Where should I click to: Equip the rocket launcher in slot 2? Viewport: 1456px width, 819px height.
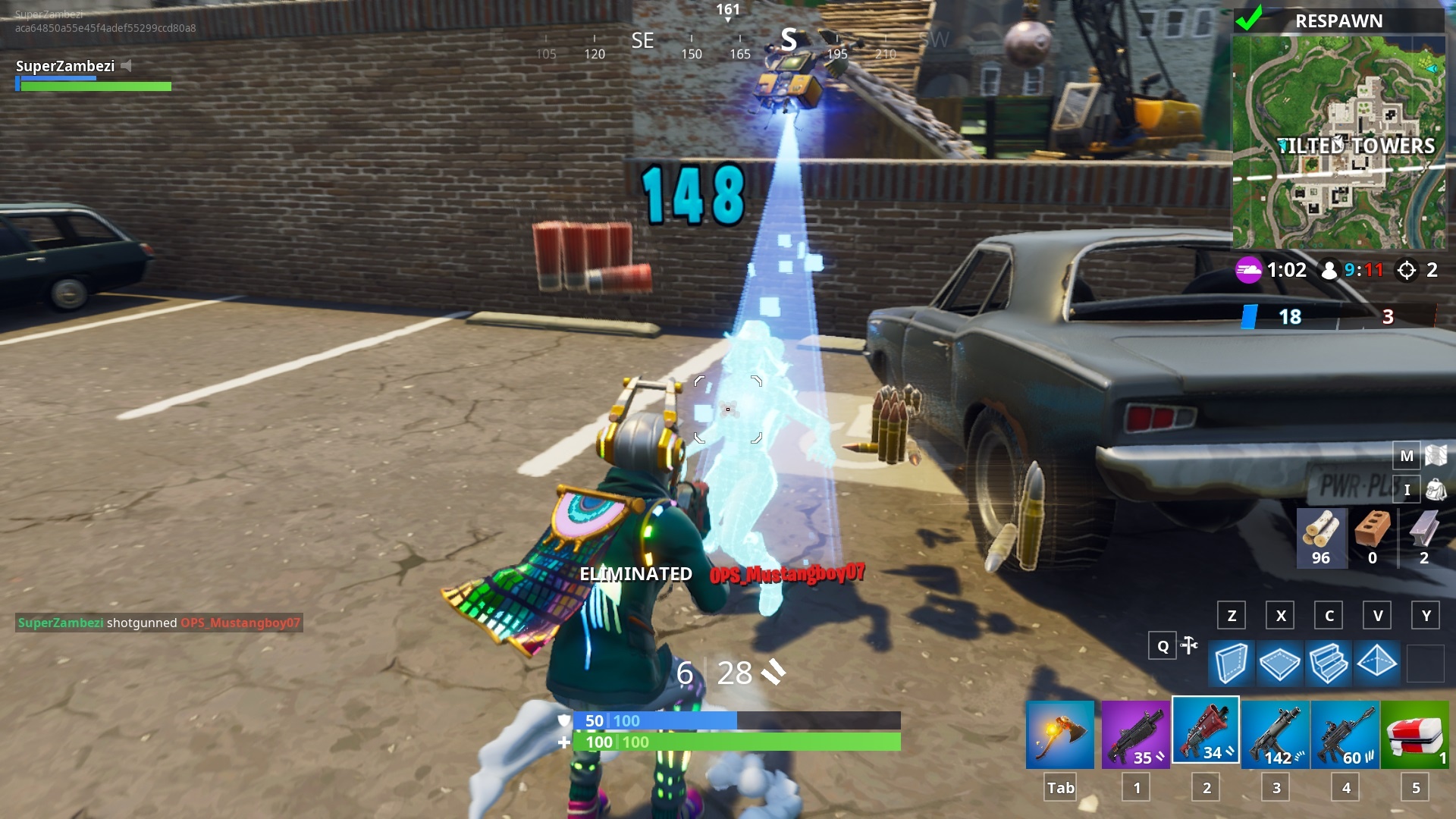tap(1205, 732)
